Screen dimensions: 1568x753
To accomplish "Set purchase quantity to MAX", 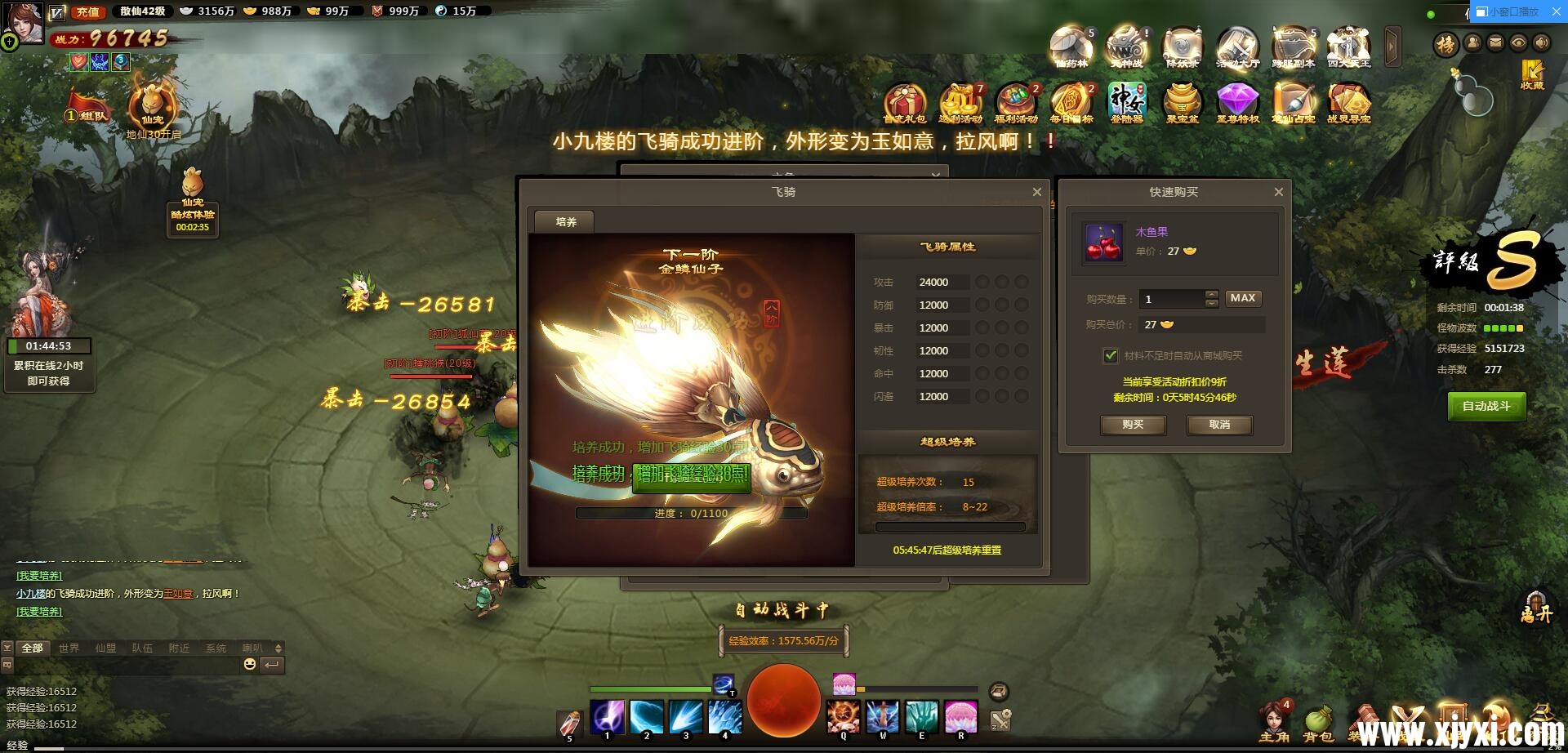I will (1242, 299).
